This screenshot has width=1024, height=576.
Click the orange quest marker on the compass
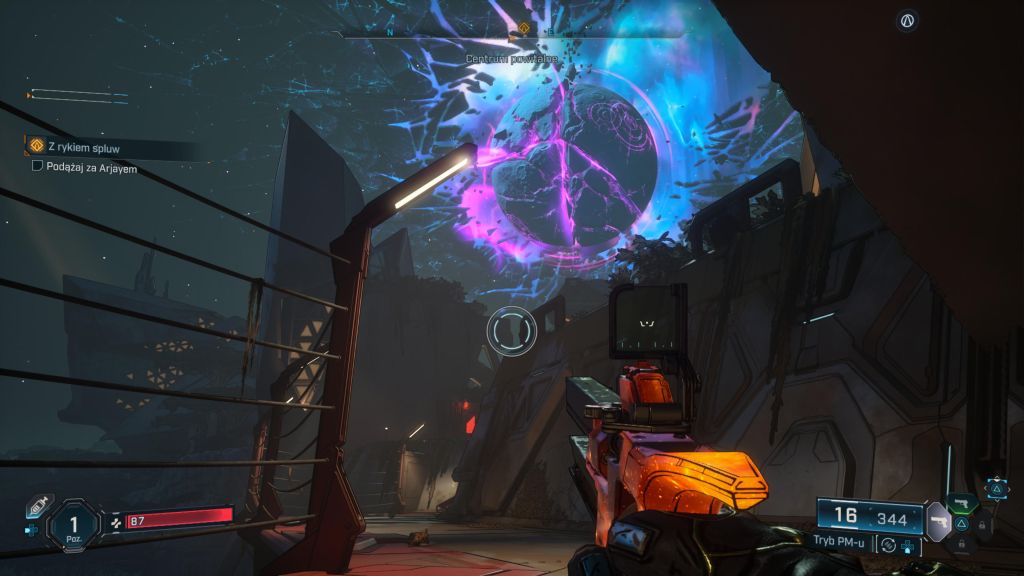522,29
